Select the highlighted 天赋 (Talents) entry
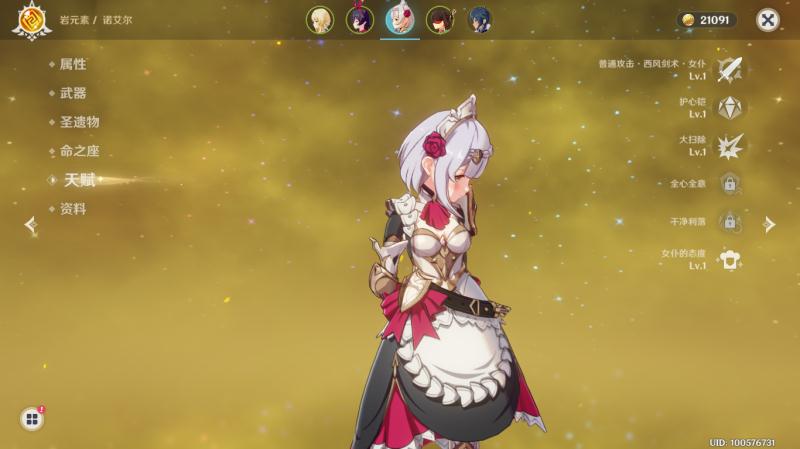 tap(80, 180)
